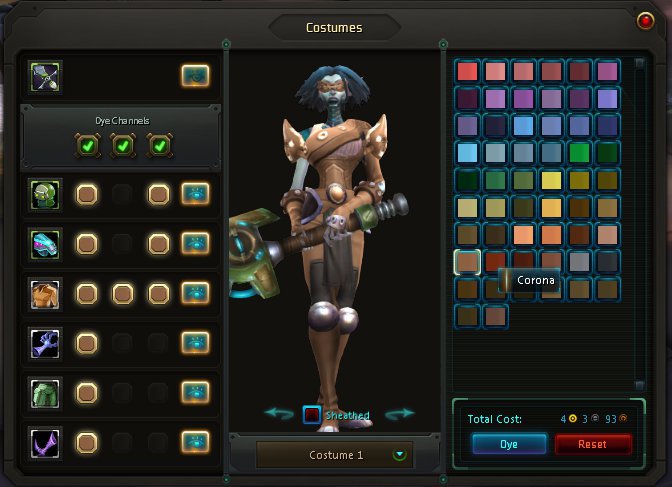The image size is (672, 487).
Task: Toggle visibility eye for the weapon slot
Action: tap(195, 75)
